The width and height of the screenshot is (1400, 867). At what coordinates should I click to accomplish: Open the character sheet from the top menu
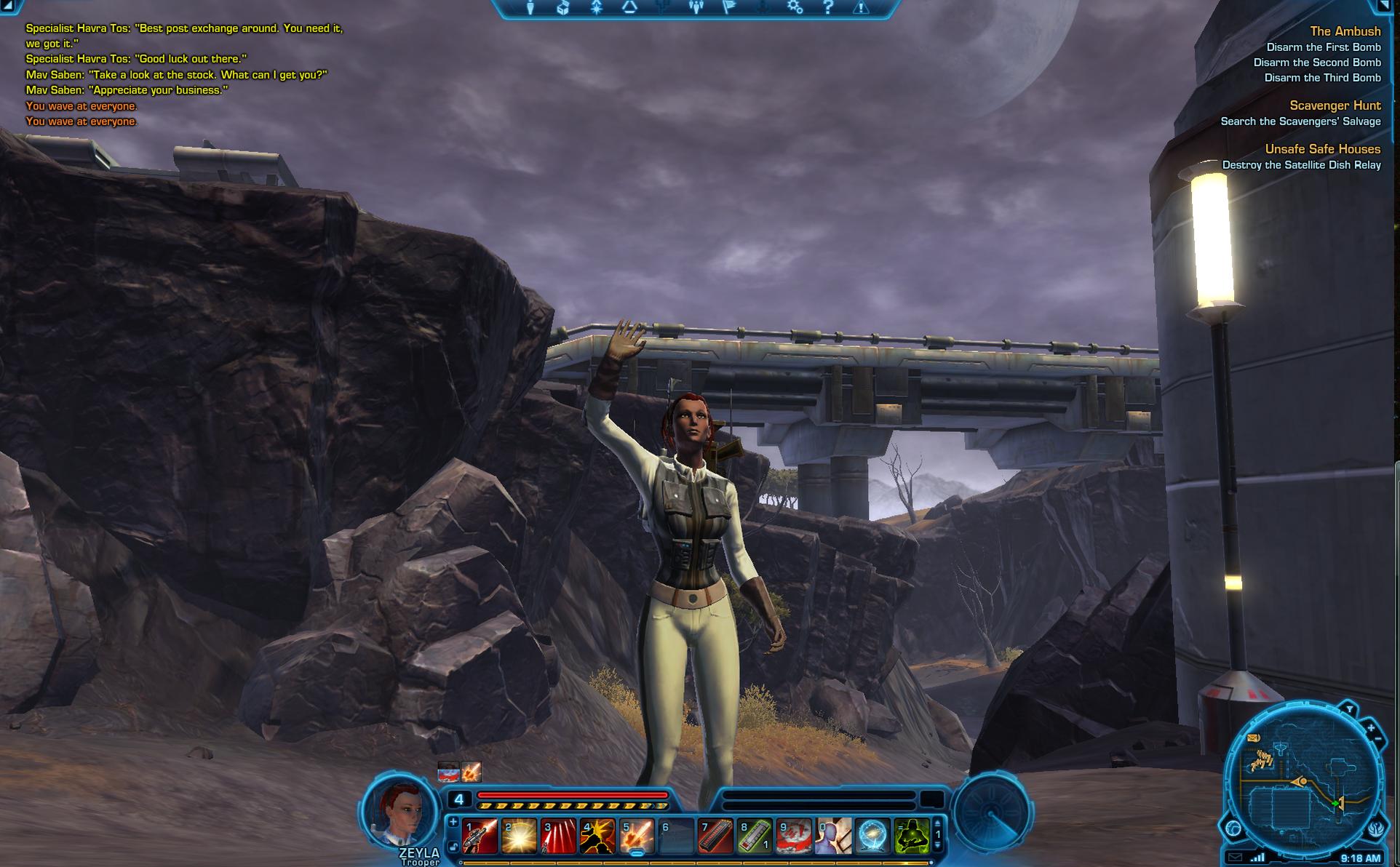[530, 8]
